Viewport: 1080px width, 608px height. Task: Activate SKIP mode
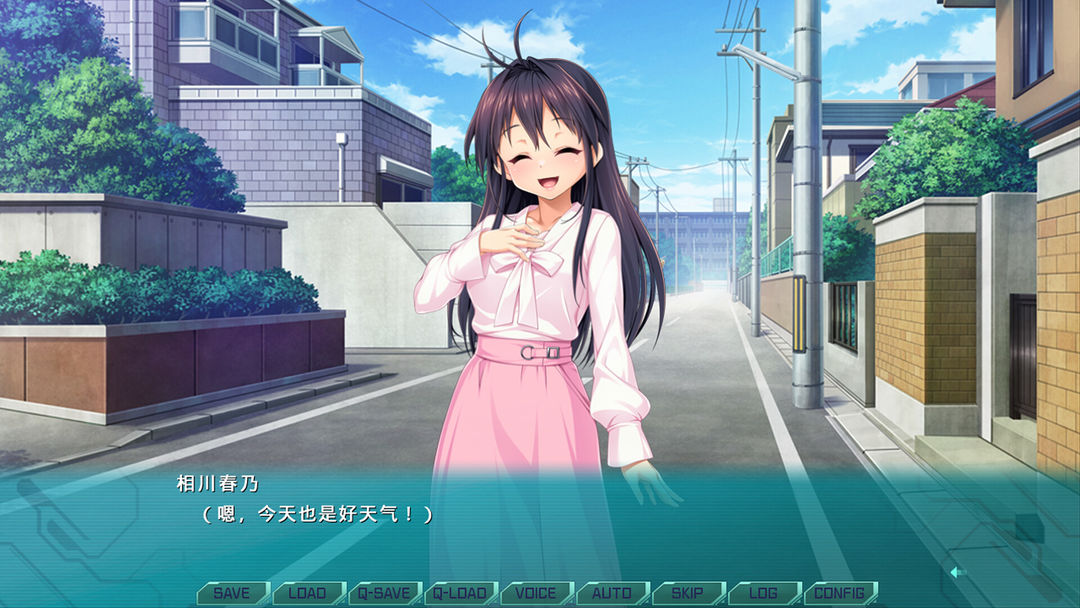[687, 593]
